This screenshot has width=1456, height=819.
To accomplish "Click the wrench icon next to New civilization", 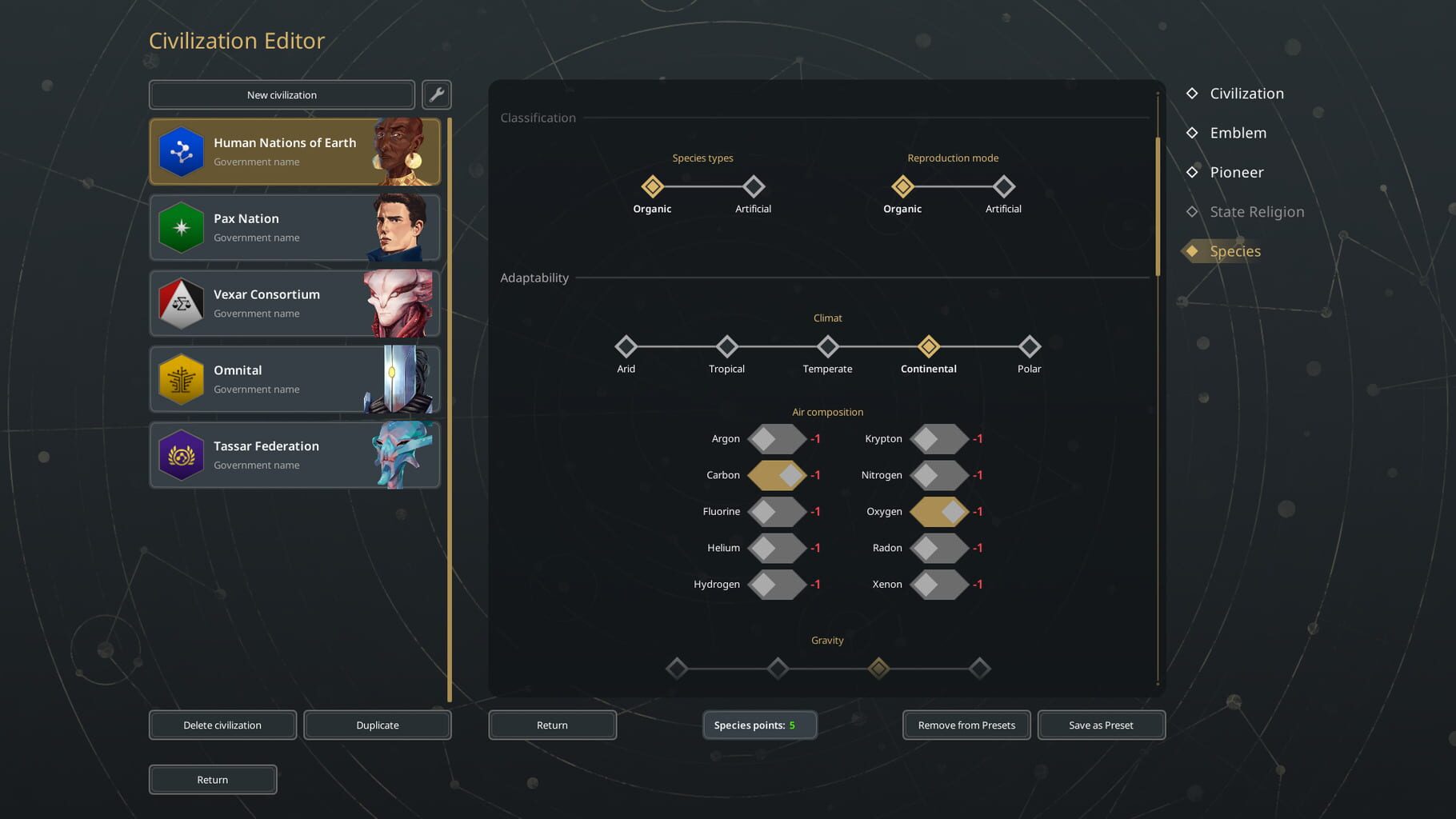I will point(438,94).
